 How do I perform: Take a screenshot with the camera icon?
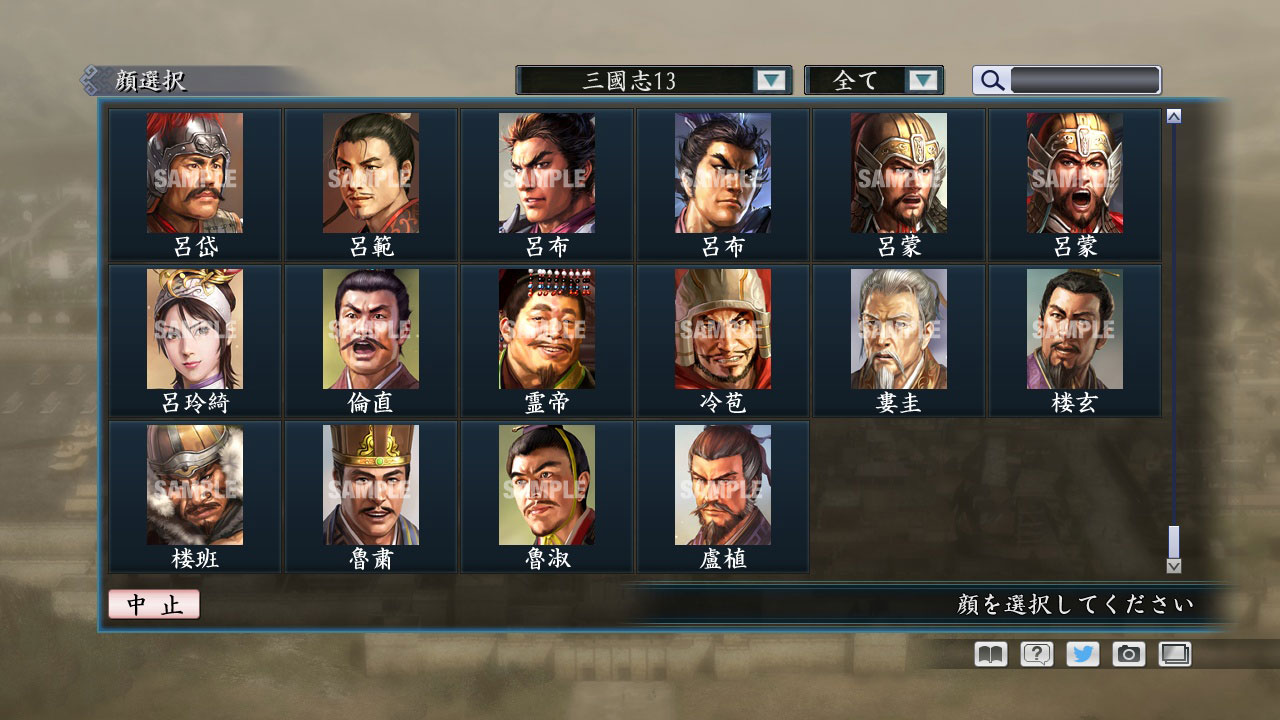tap(1128, 654)
